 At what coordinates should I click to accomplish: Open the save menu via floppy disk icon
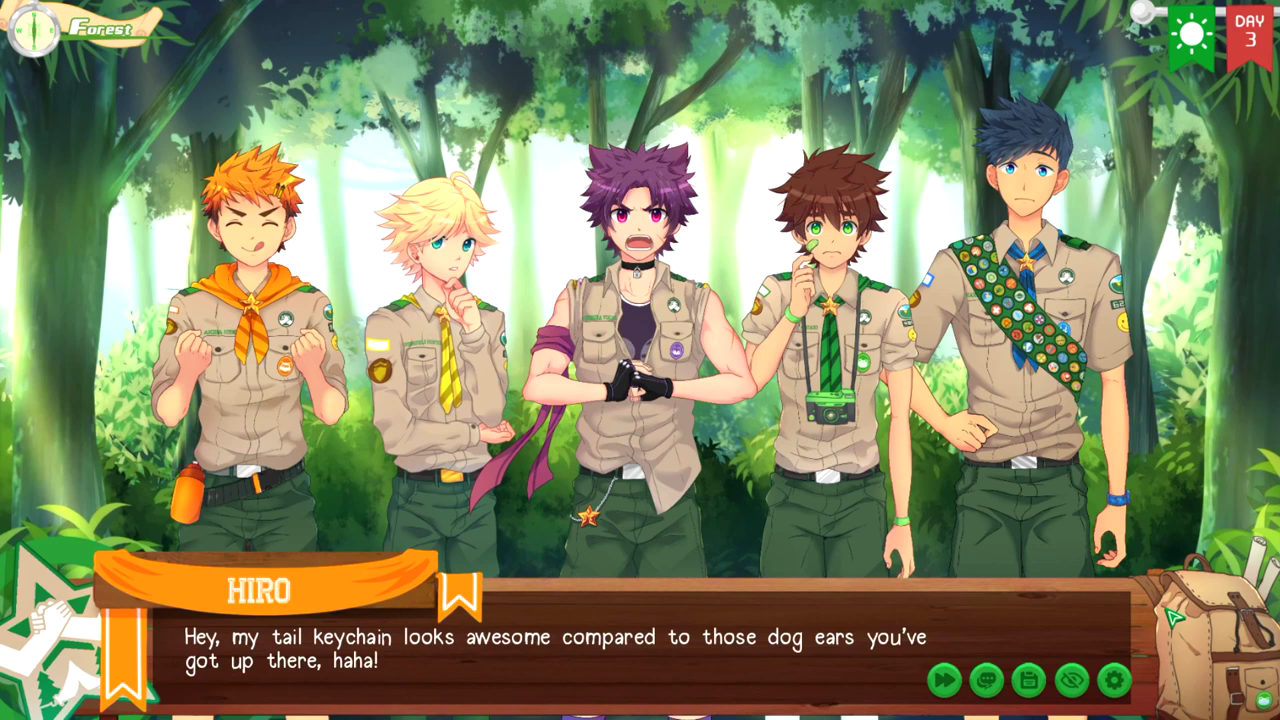pyautogui.click(x=1029, y=680)
